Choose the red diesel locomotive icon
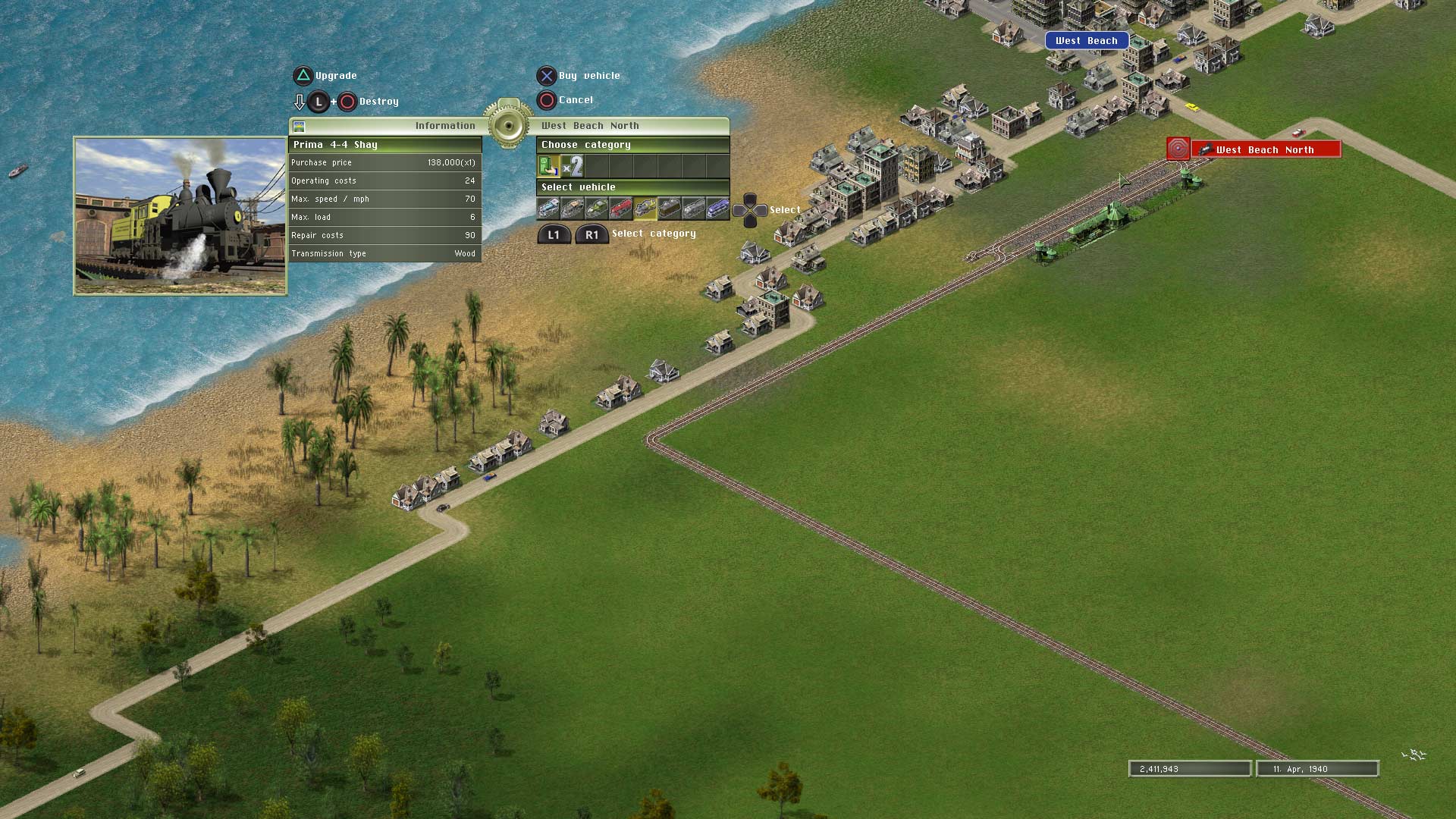Viewport: 1456px width, 819px height. click(620, 209)
